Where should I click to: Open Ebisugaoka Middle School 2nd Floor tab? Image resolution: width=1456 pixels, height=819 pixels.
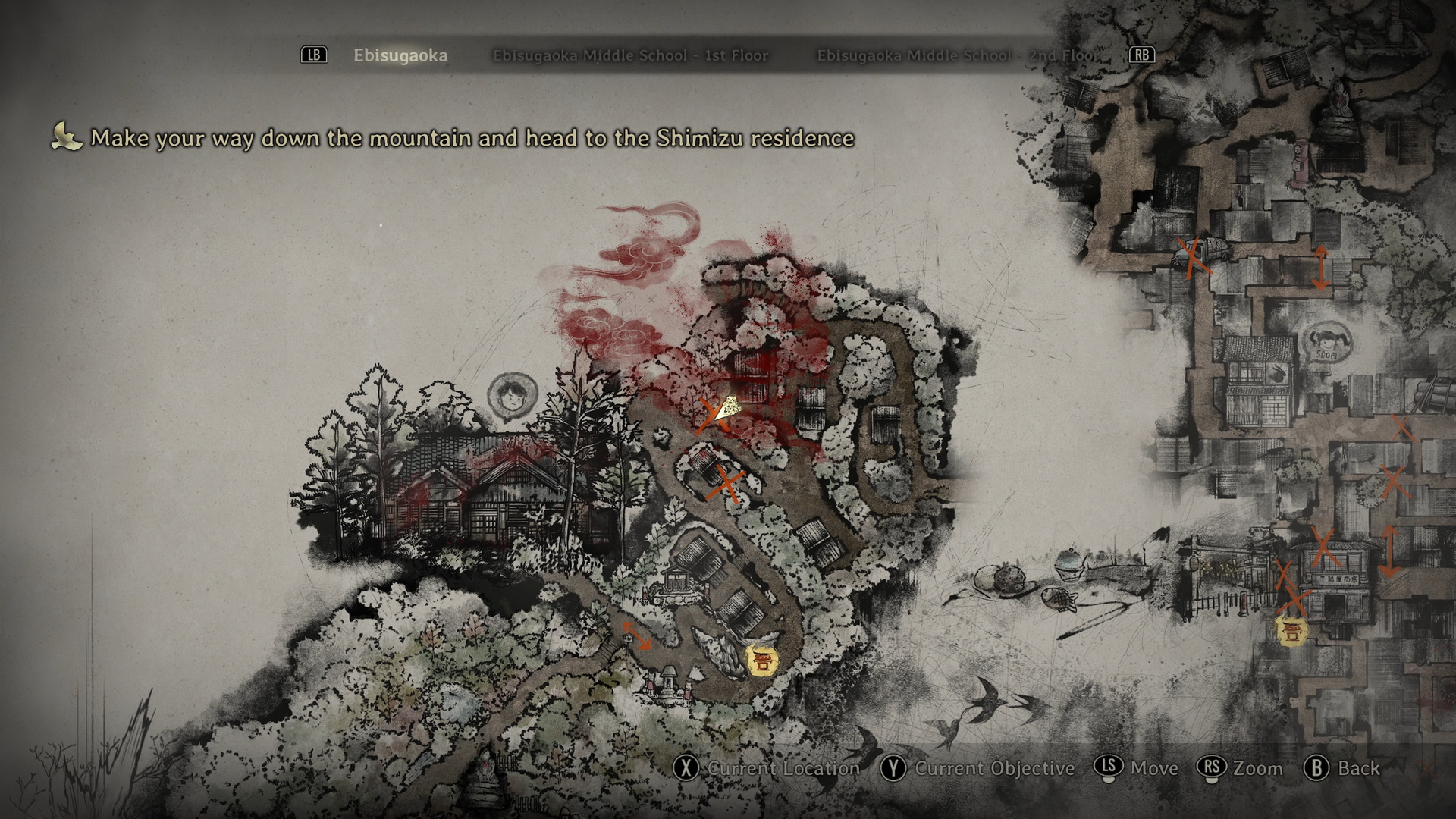[955, 55]
